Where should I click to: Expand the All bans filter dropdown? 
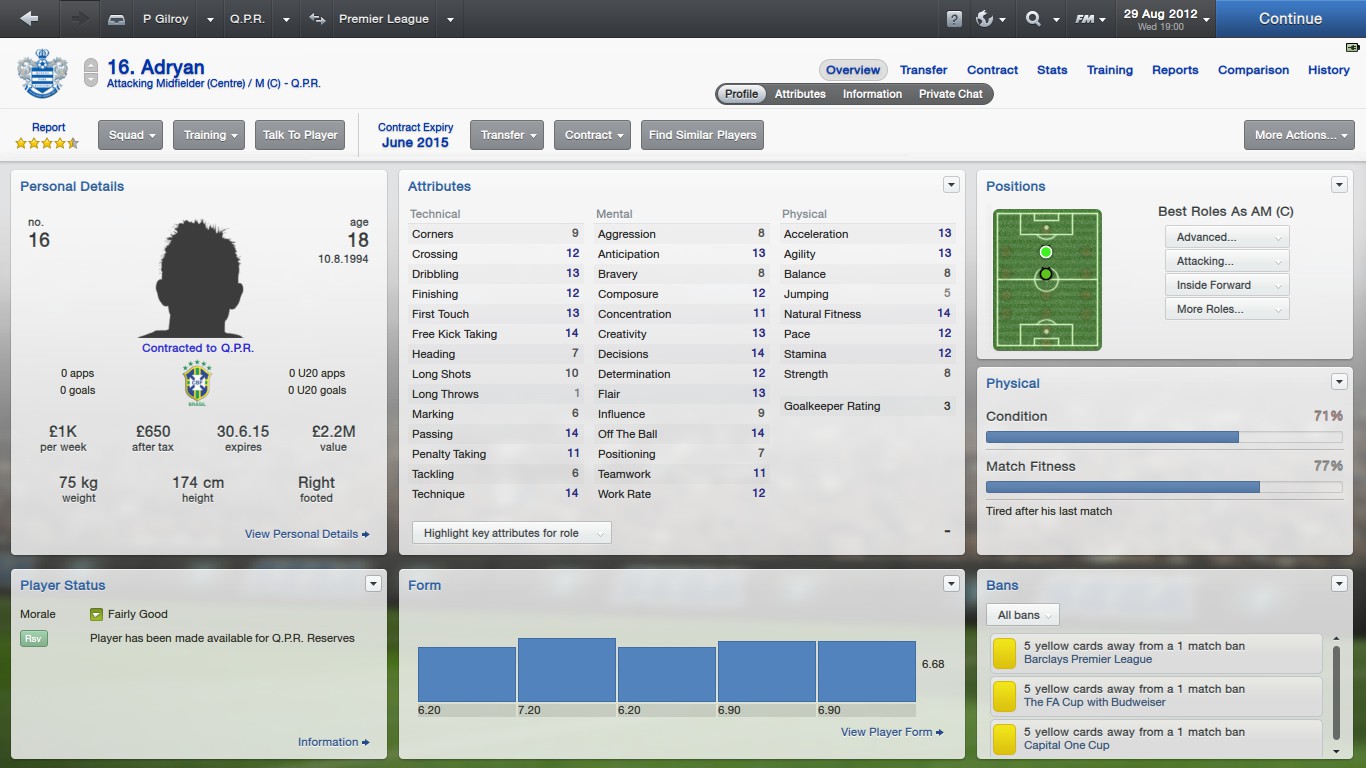[x=1022, y=615]
